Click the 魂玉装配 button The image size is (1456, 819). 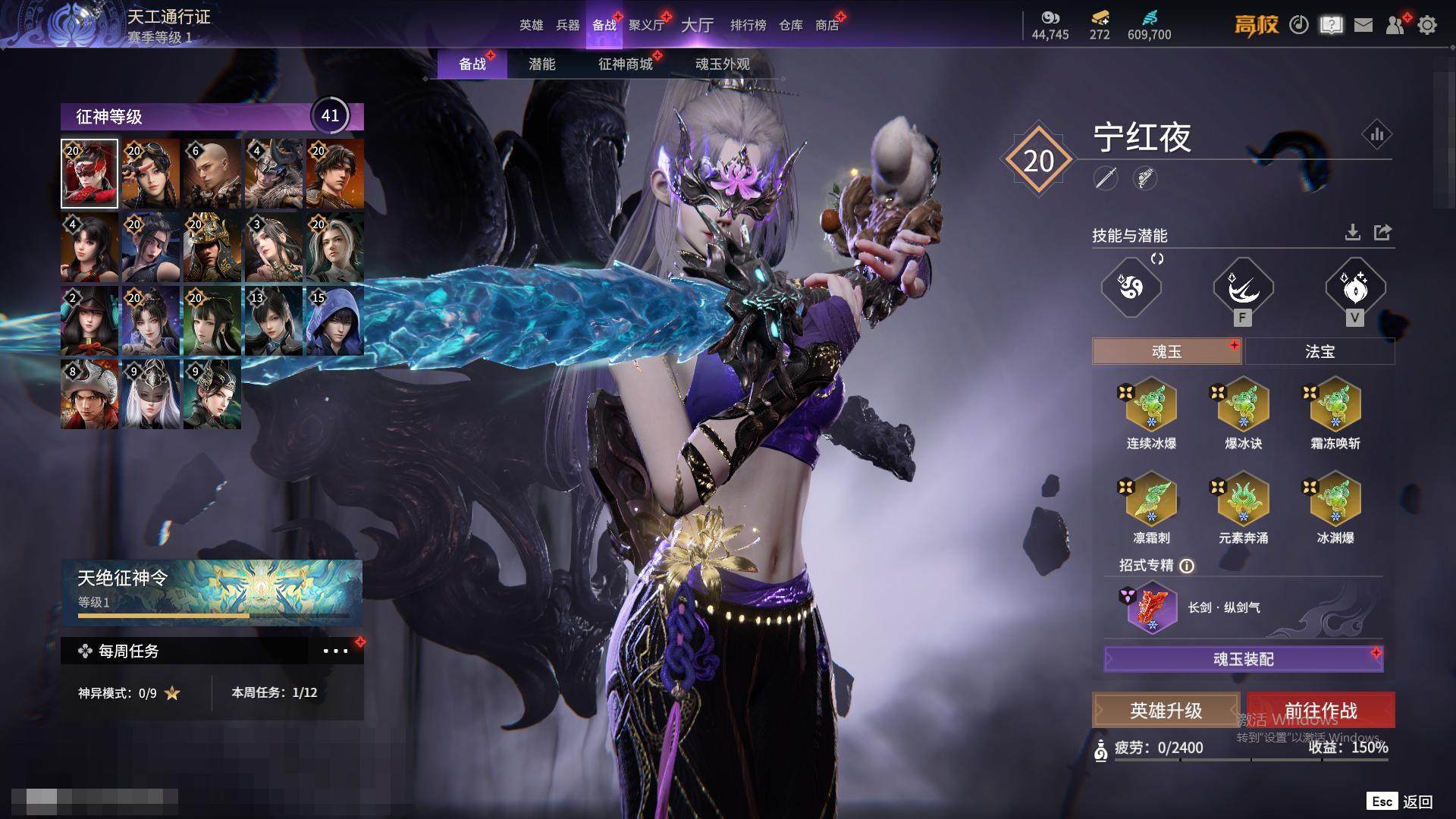pos(1244,659)
